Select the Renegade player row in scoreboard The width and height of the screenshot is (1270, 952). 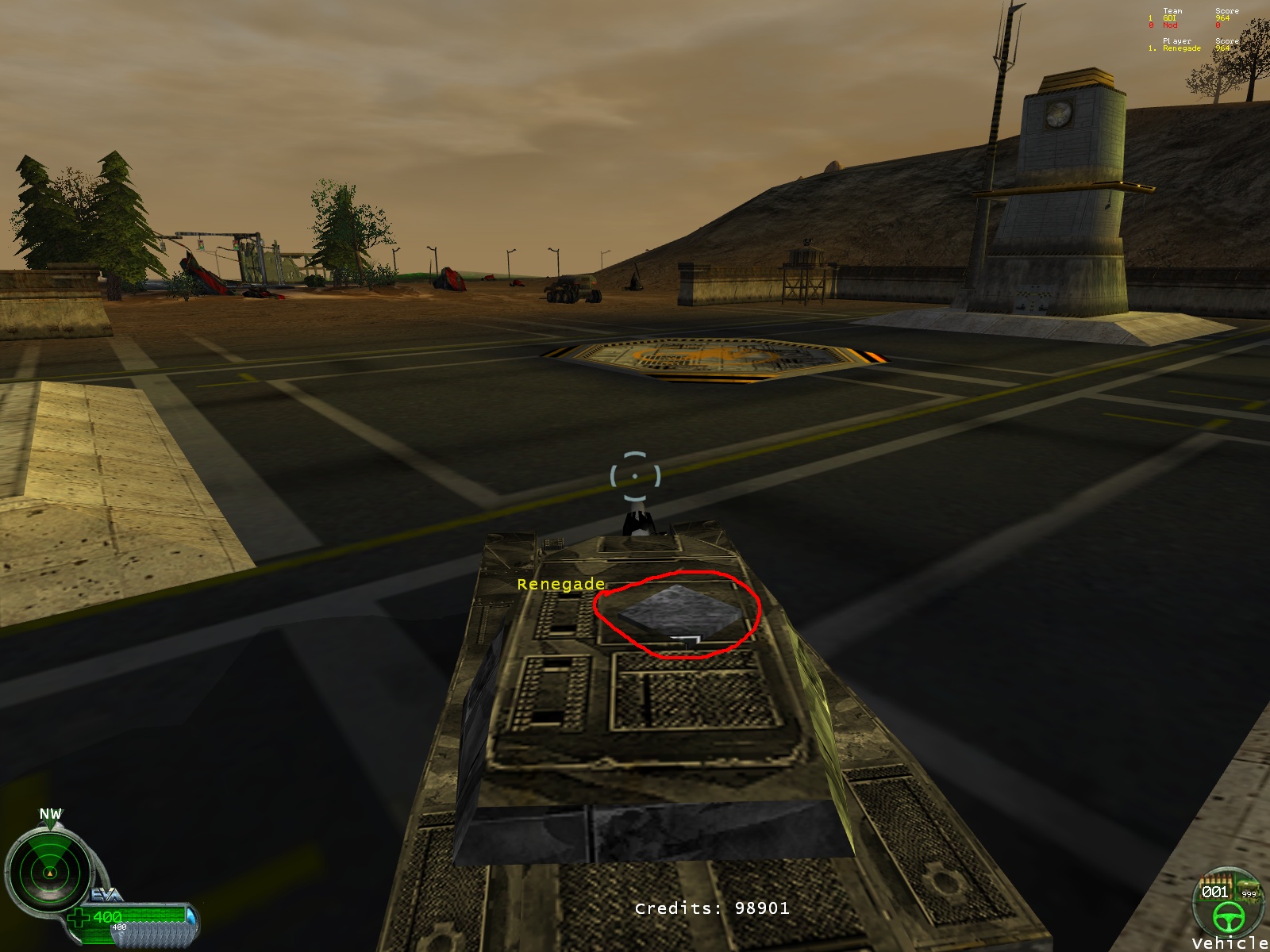coord(1189,48)
